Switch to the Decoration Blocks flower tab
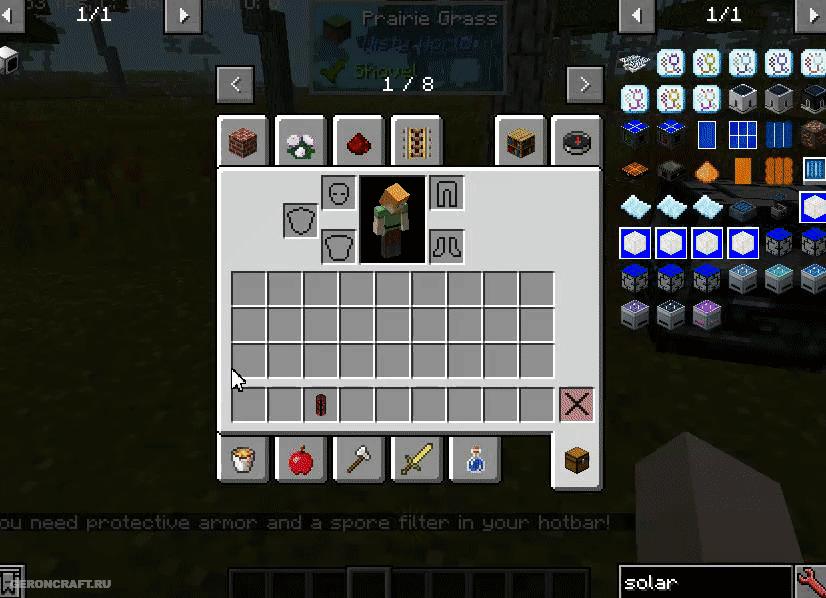 301,144
